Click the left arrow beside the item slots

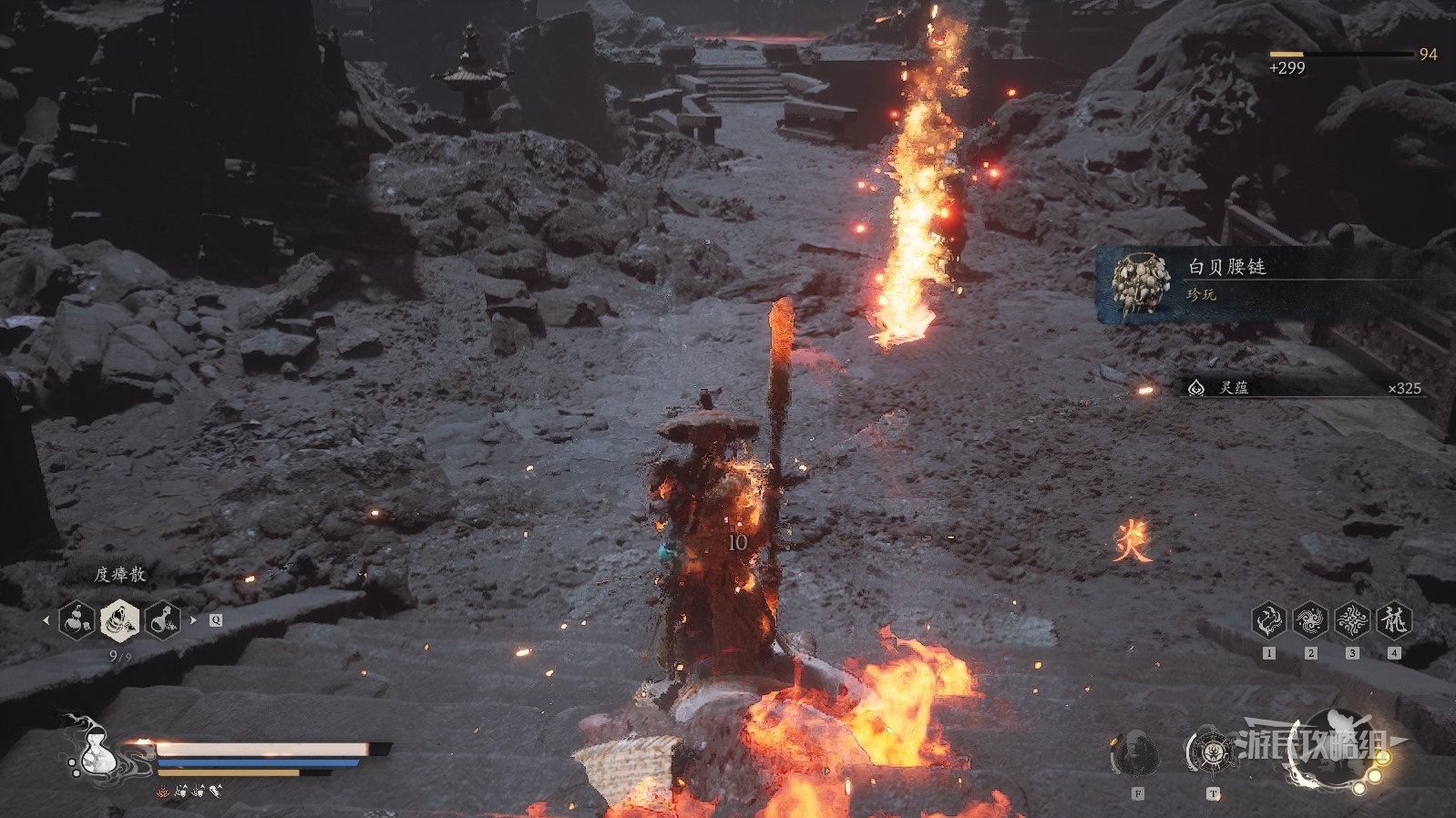[x=46, y=620]
